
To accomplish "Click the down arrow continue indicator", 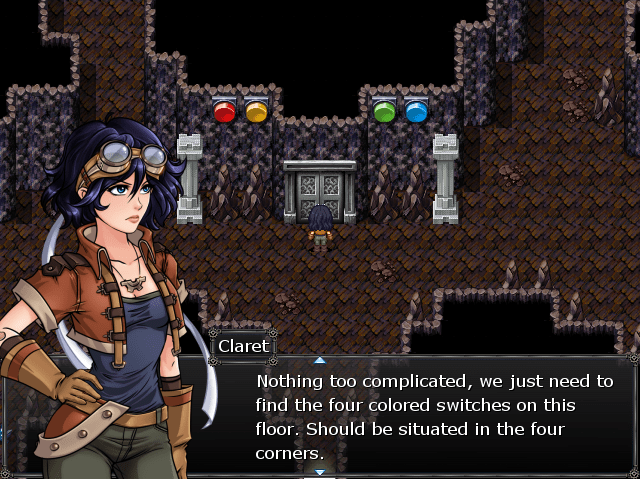I will click(x=320, y=472).
